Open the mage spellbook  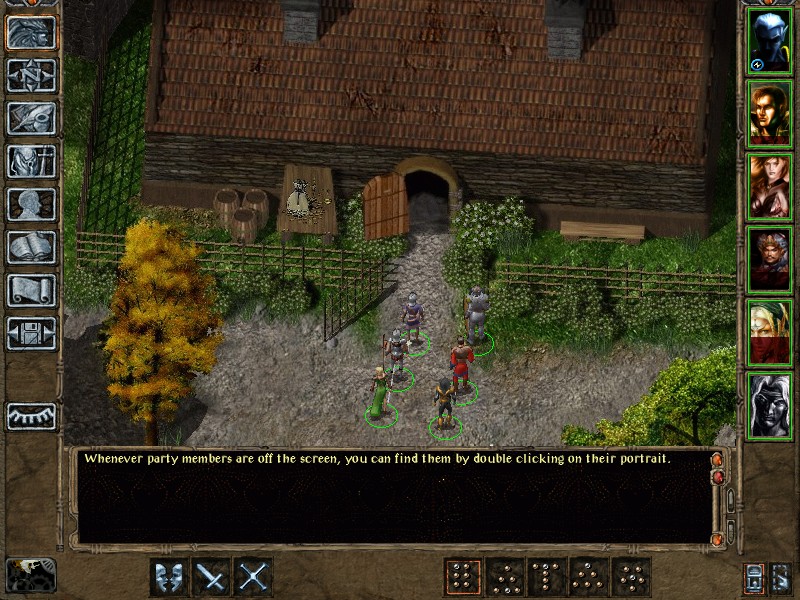[32, 247]
